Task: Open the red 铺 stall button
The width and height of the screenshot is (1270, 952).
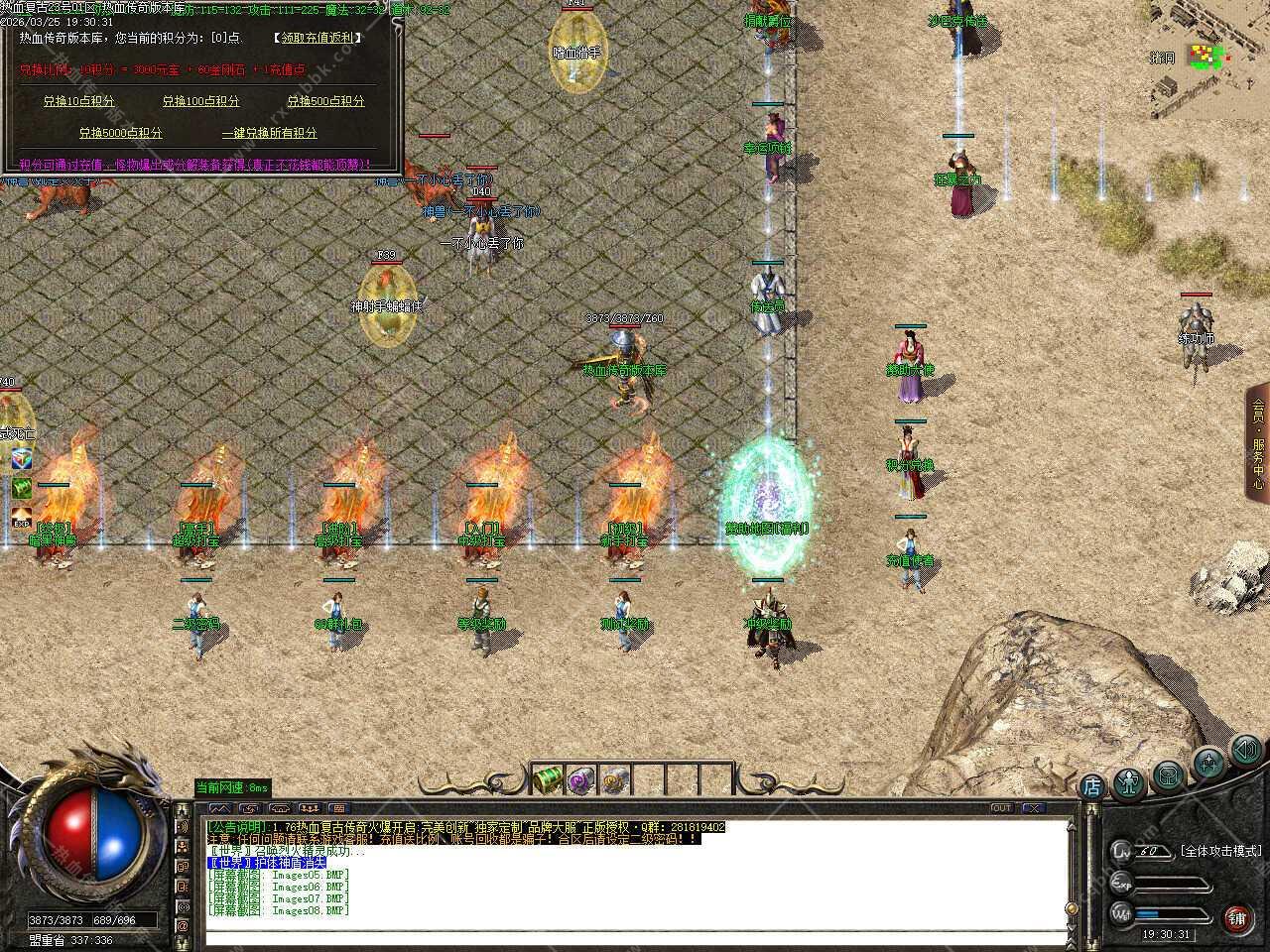Action: (1237, 917)
